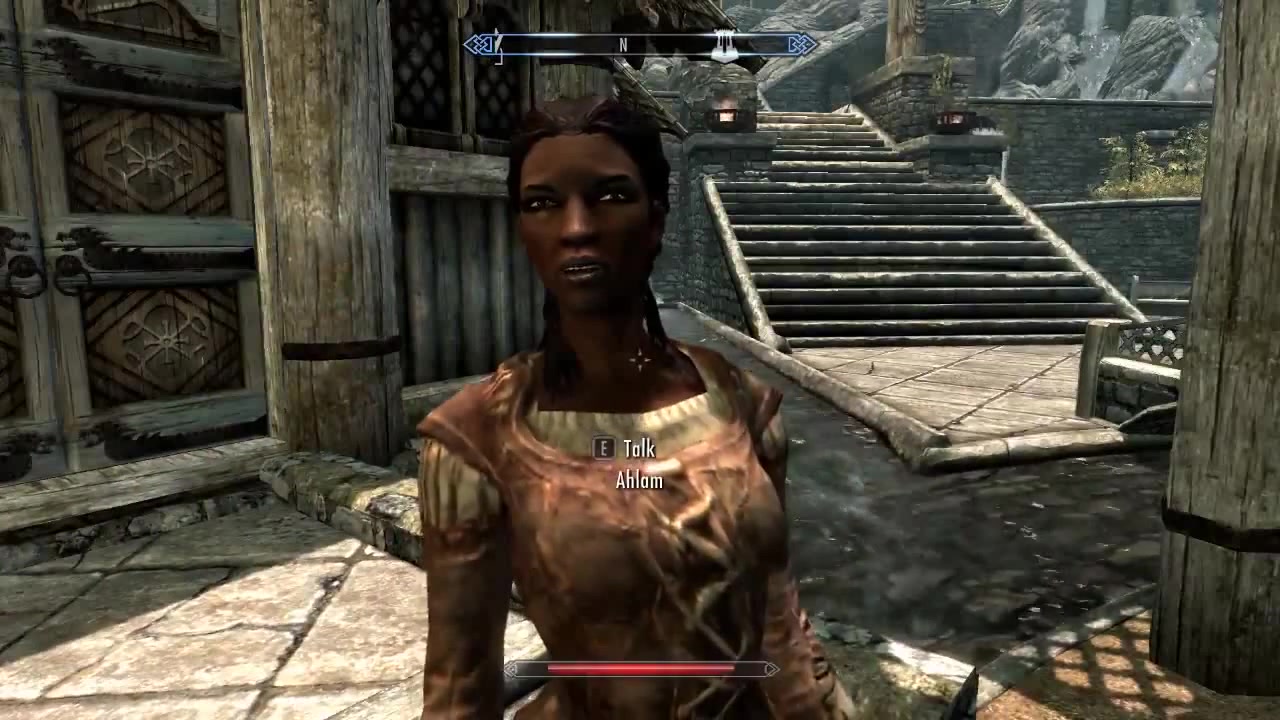Screen dimensions: 1280x720
Task: Select the Talk option to speak with Ahlam
Action: (638, 449)
